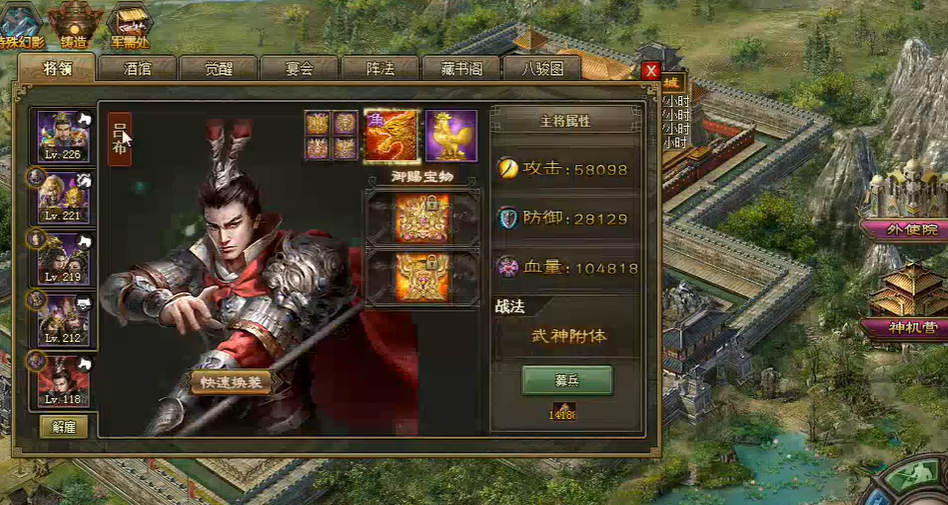Click the 快速换装 quick equip button
The width and height of the screenshot is (948, 505).
tap(231, 383)
